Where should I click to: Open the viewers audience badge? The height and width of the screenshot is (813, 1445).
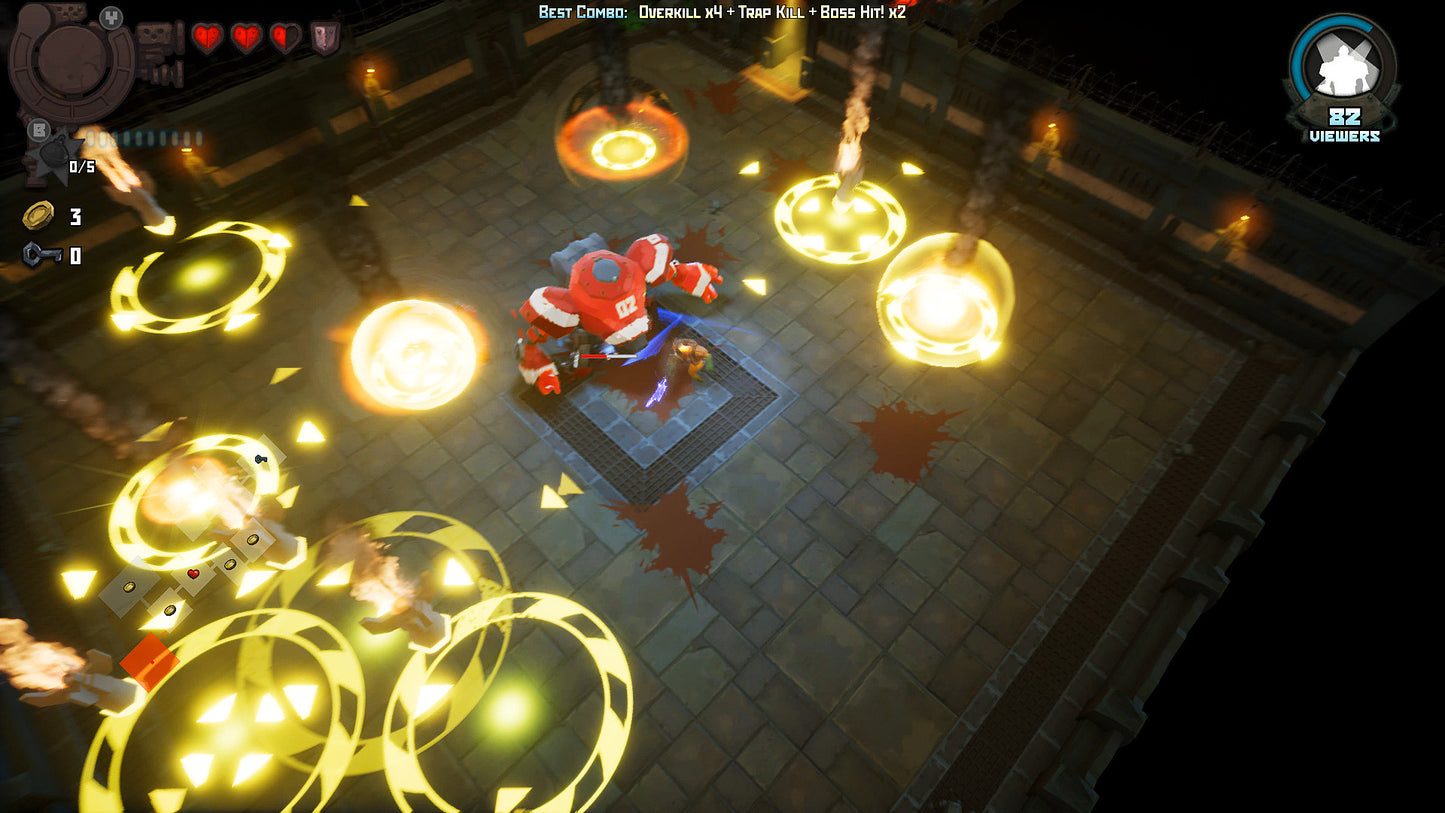pos(1343,78)
